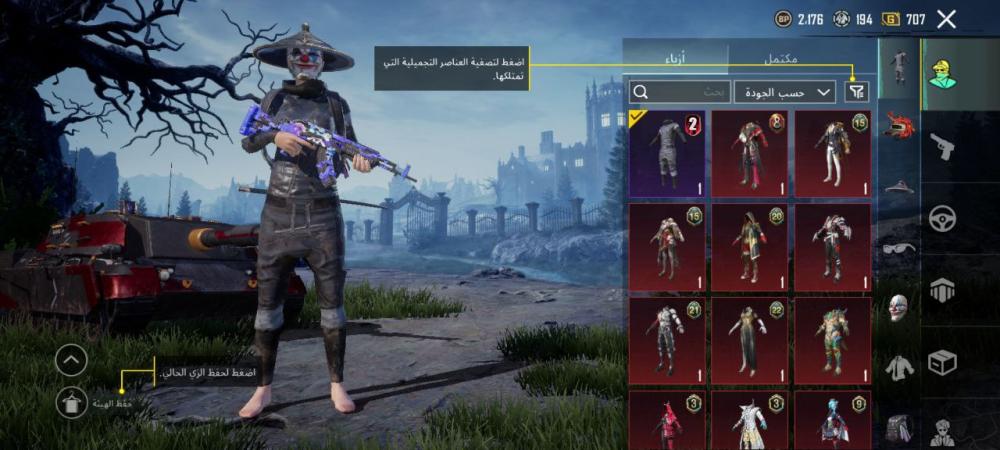
Task: Save the current outfit with the hanger button
Action: pyautogui.click(x=71, y=402)
